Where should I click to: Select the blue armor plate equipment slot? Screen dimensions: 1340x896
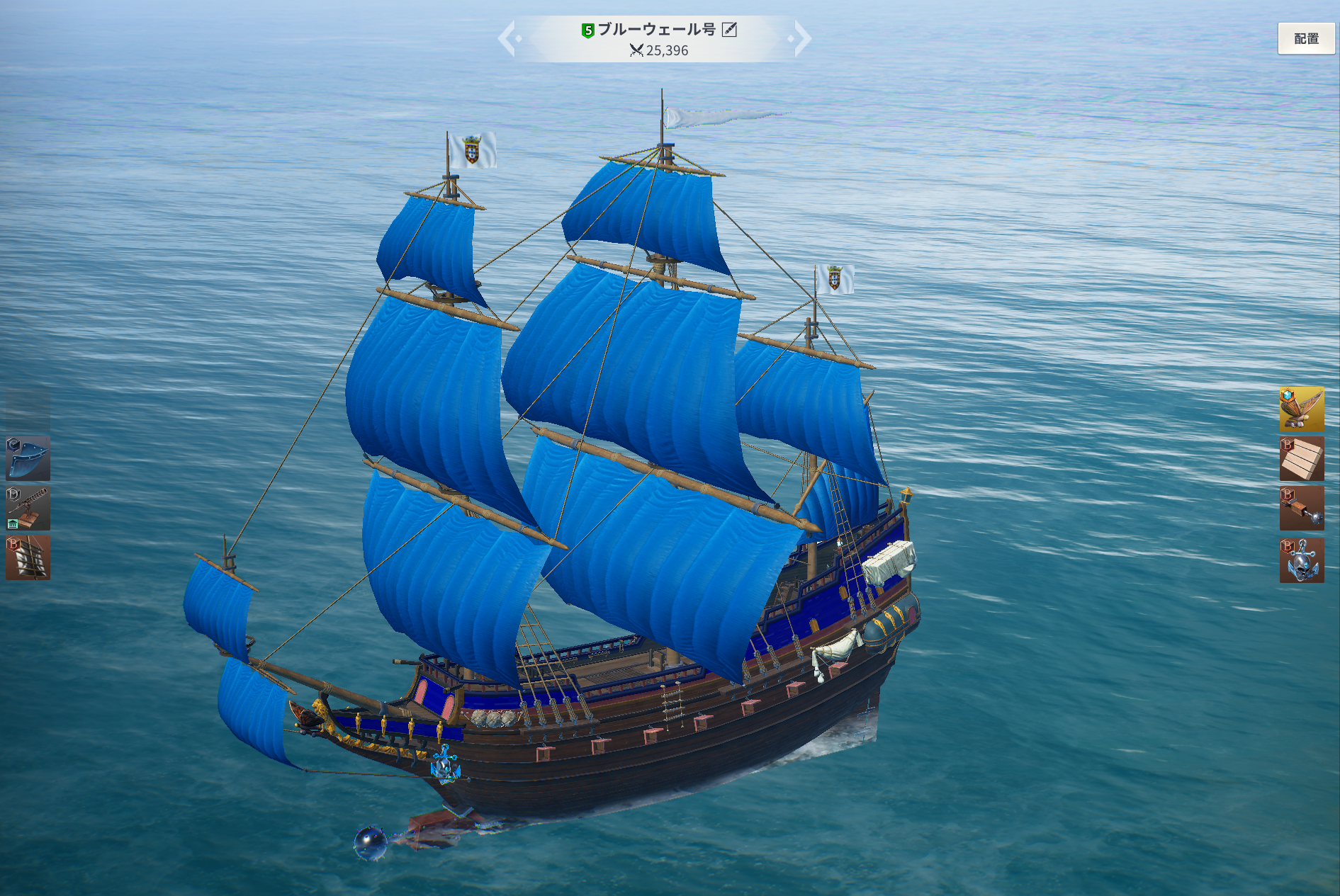pos(28,458)
